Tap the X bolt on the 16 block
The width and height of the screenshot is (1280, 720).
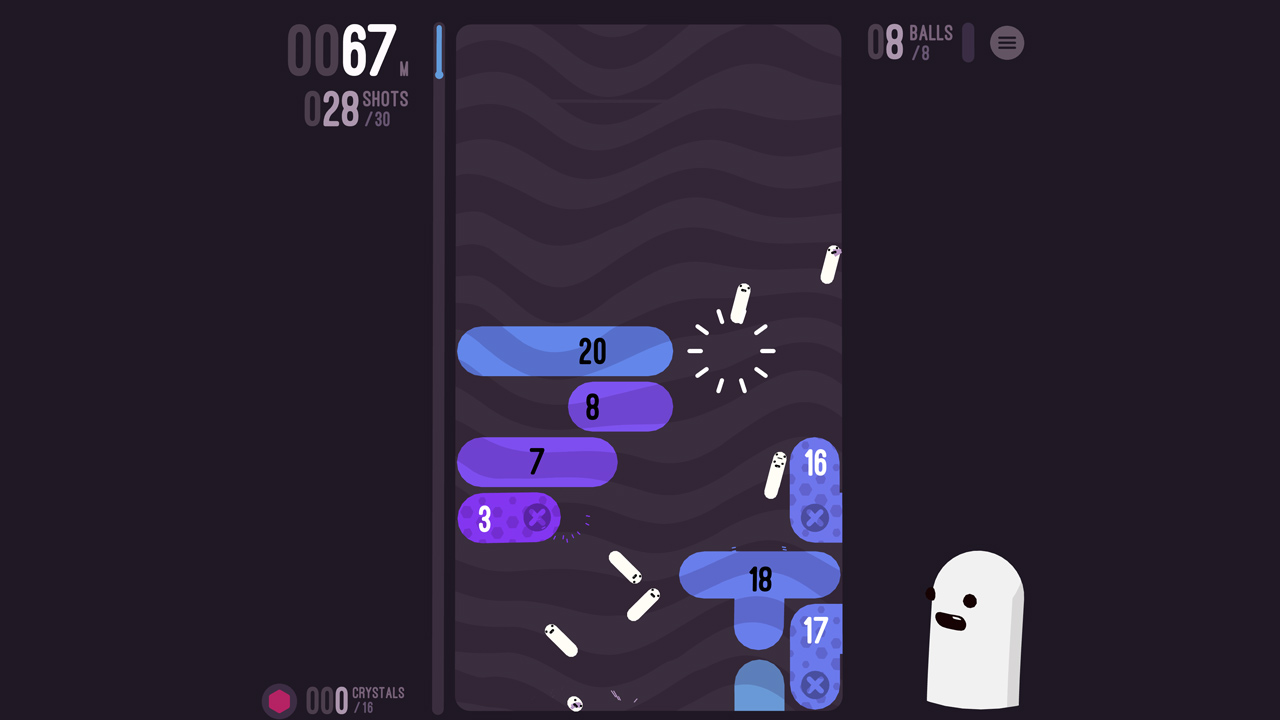pyautogui.click(x=815, y=518)
